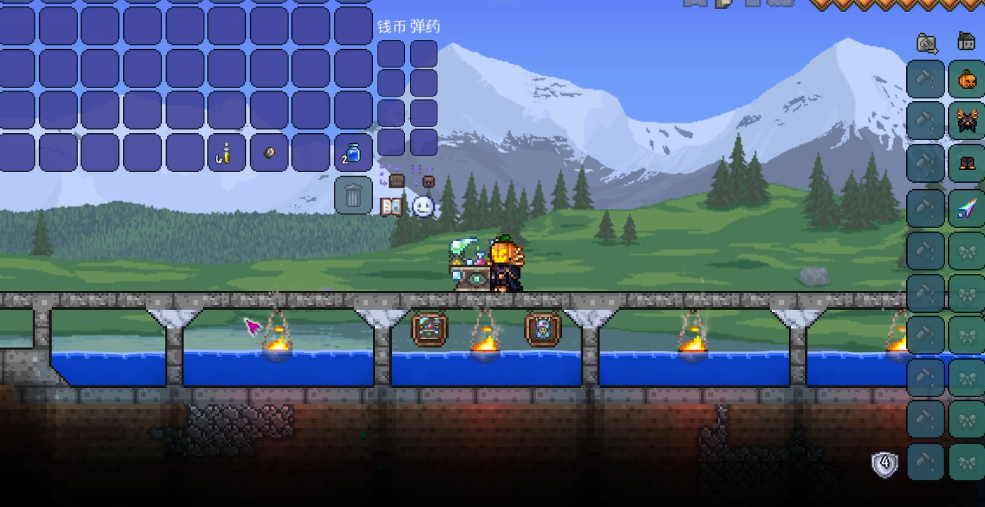
Task: Pick up the small brown item slot
Action: (x=269, y=153)
